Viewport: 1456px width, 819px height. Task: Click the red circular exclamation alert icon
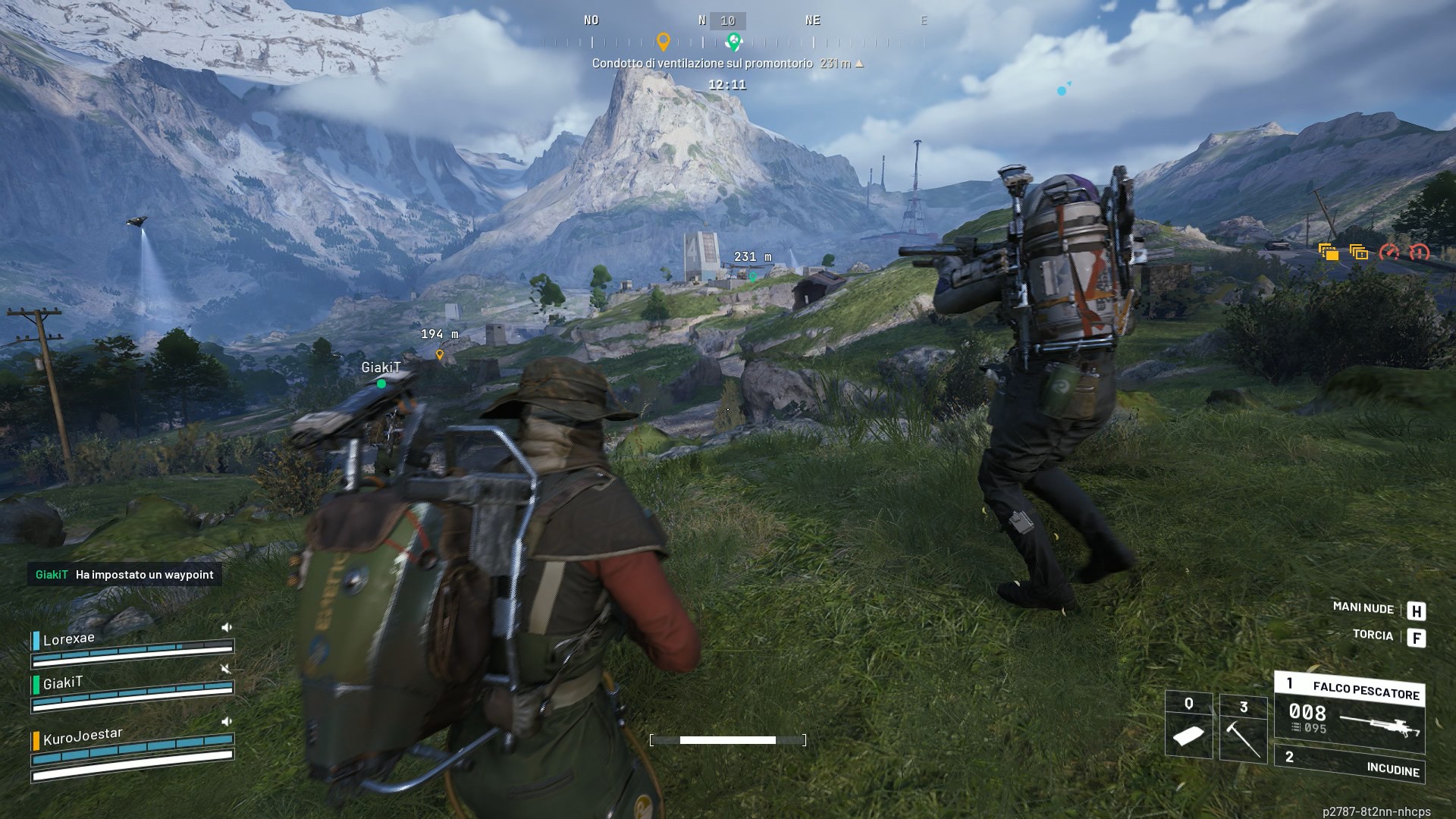pos(1419,252)
